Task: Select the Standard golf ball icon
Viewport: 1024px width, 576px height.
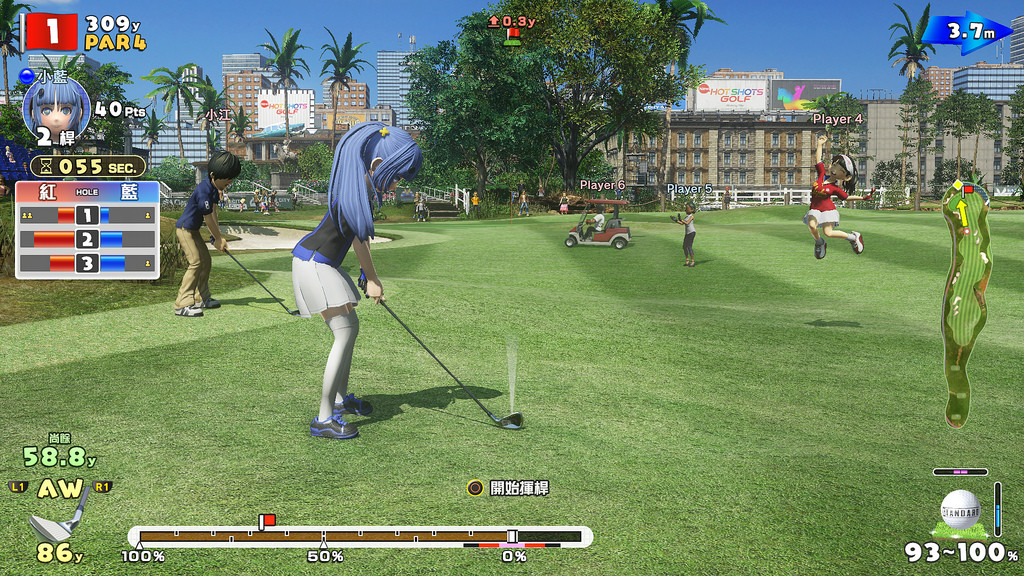Action: click(x=961, y=509)
